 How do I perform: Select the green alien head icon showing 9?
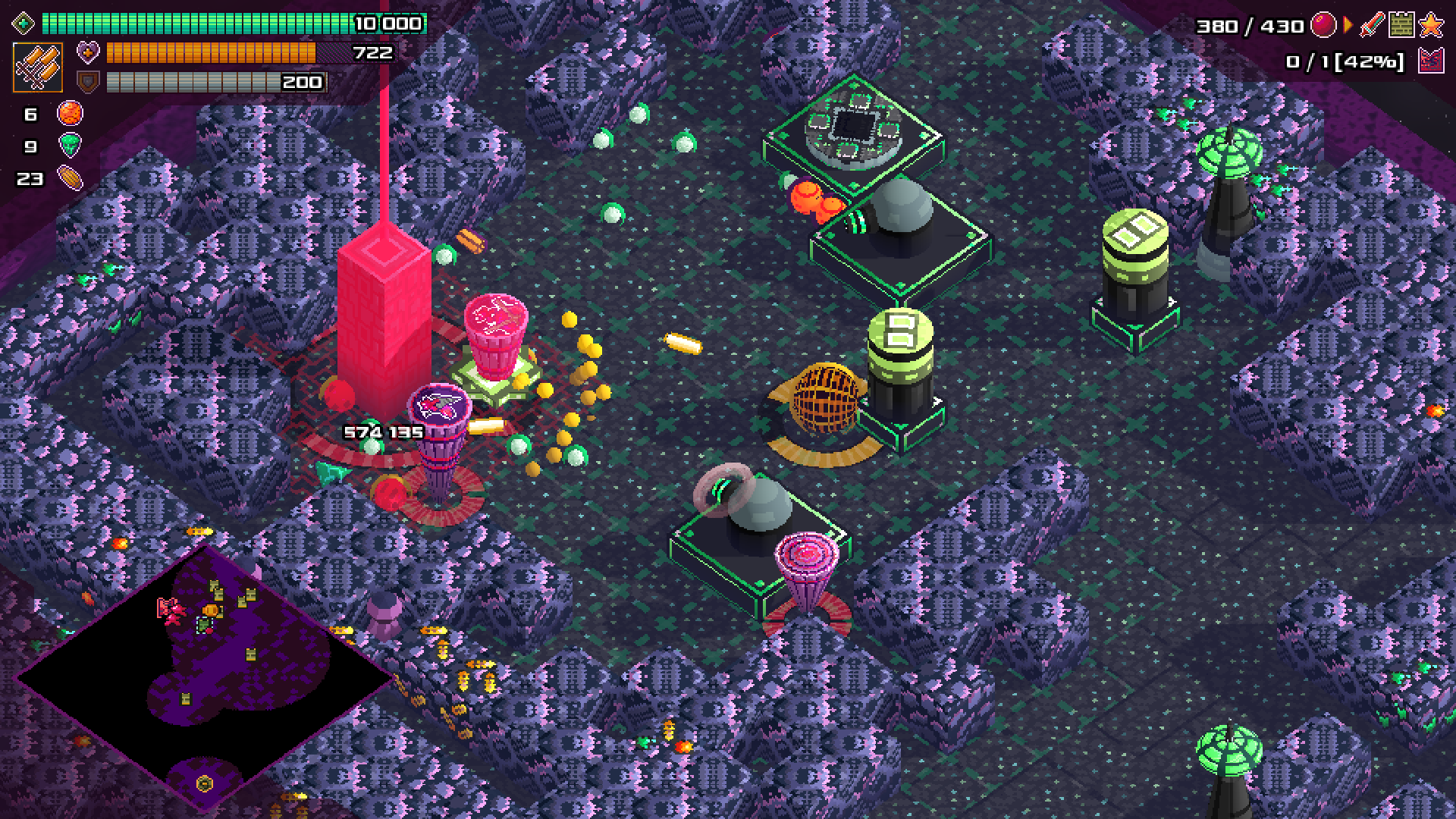coord(70,146)
